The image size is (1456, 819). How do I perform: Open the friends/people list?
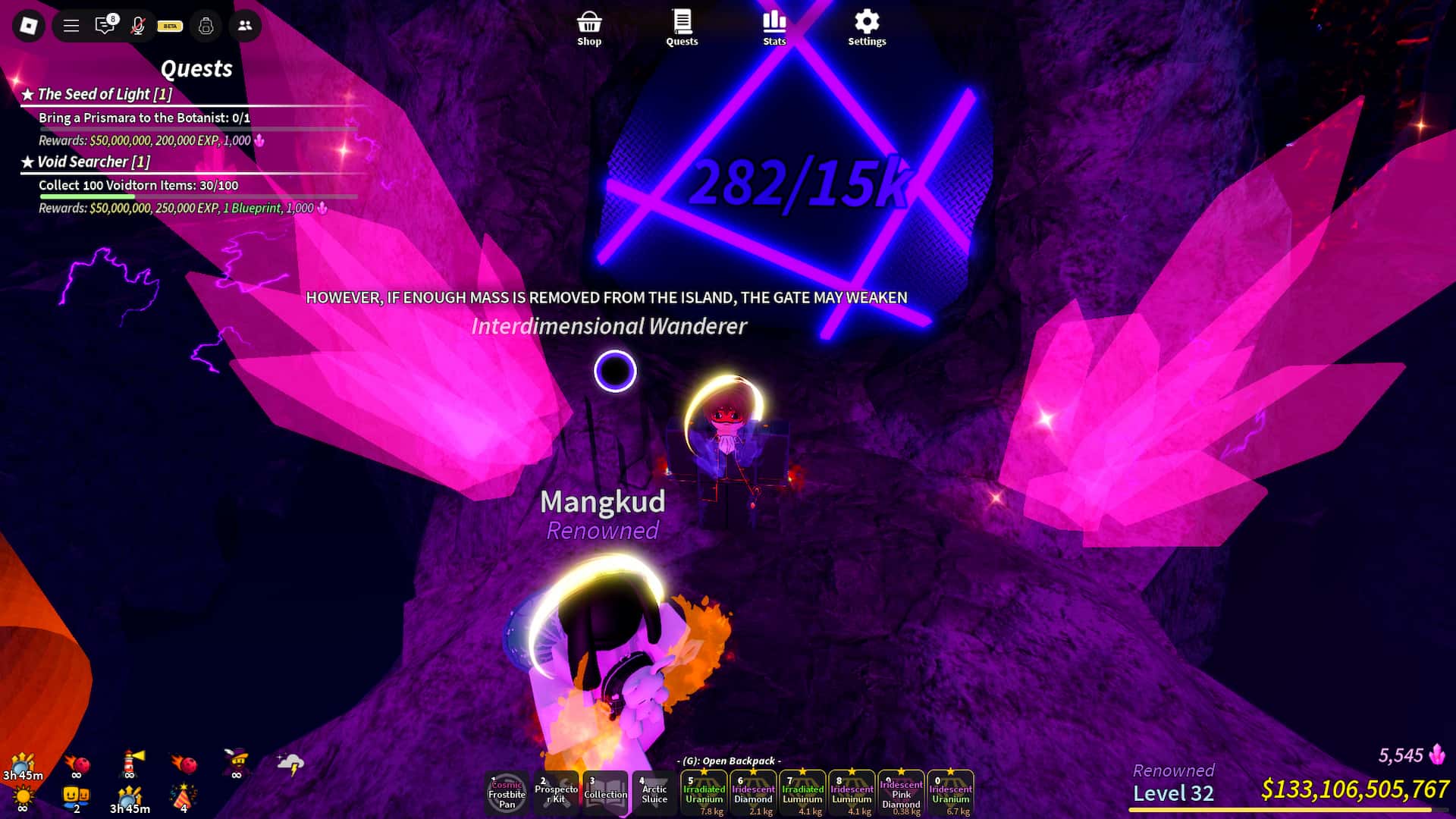243,25
